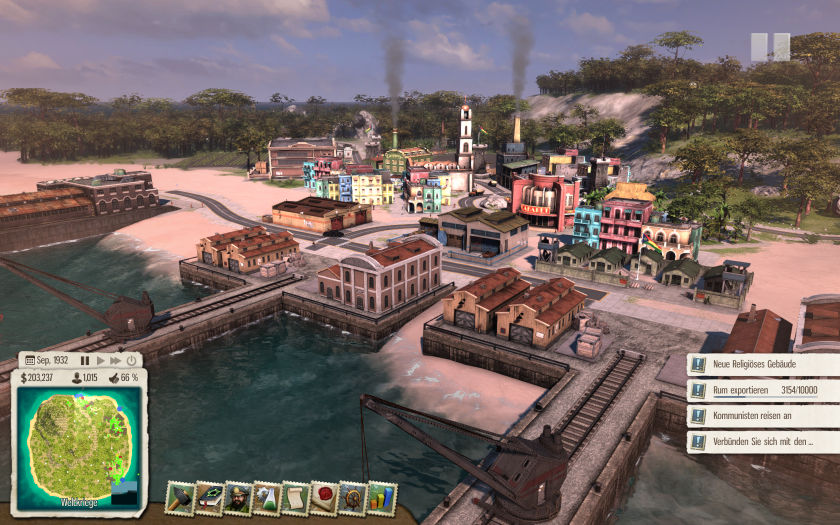Switch to fast-forward game speed
The image size is (840, 525).
tap(115, 360)
